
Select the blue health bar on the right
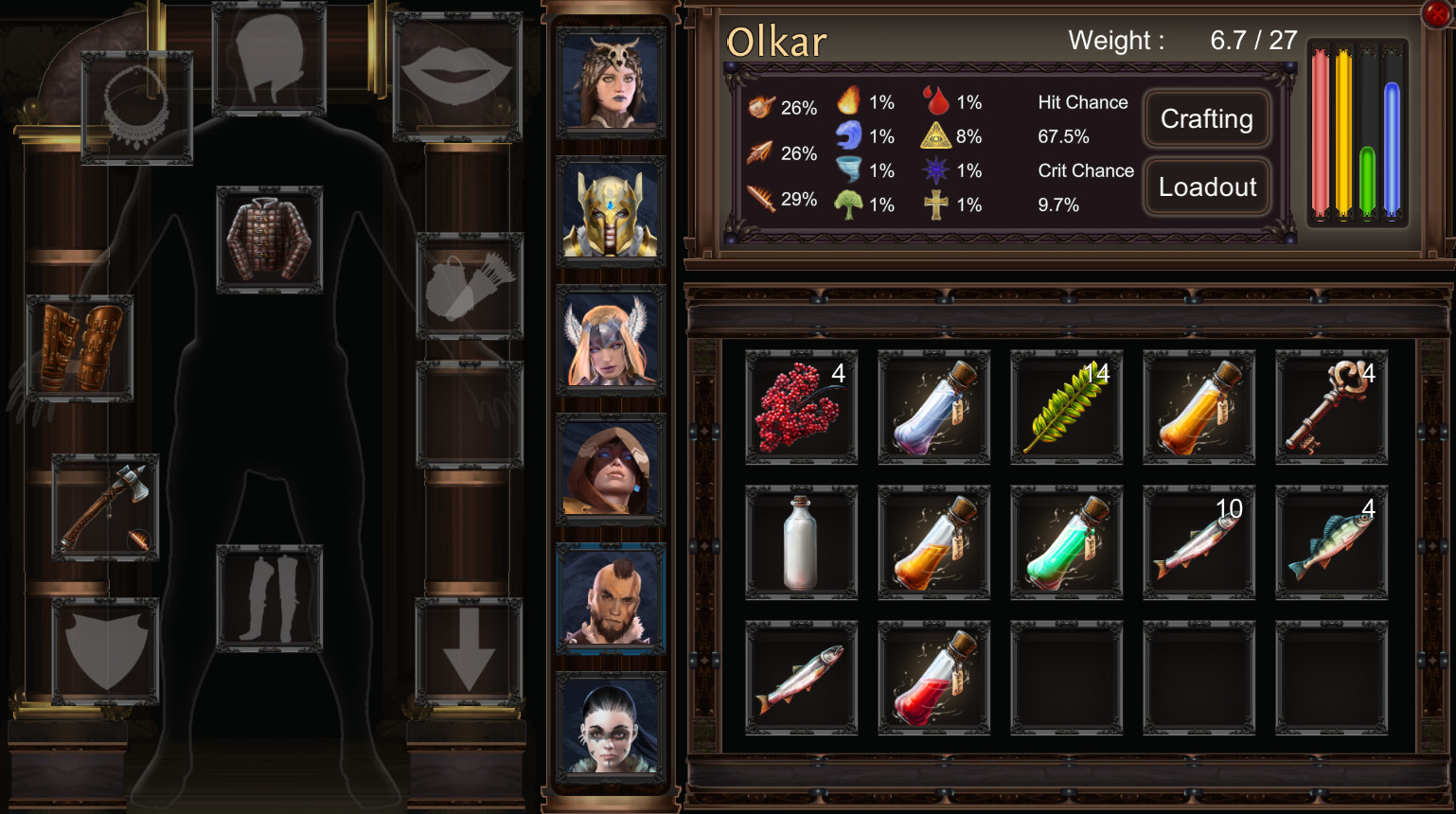pyautogui.click(x=1390, y=142)
